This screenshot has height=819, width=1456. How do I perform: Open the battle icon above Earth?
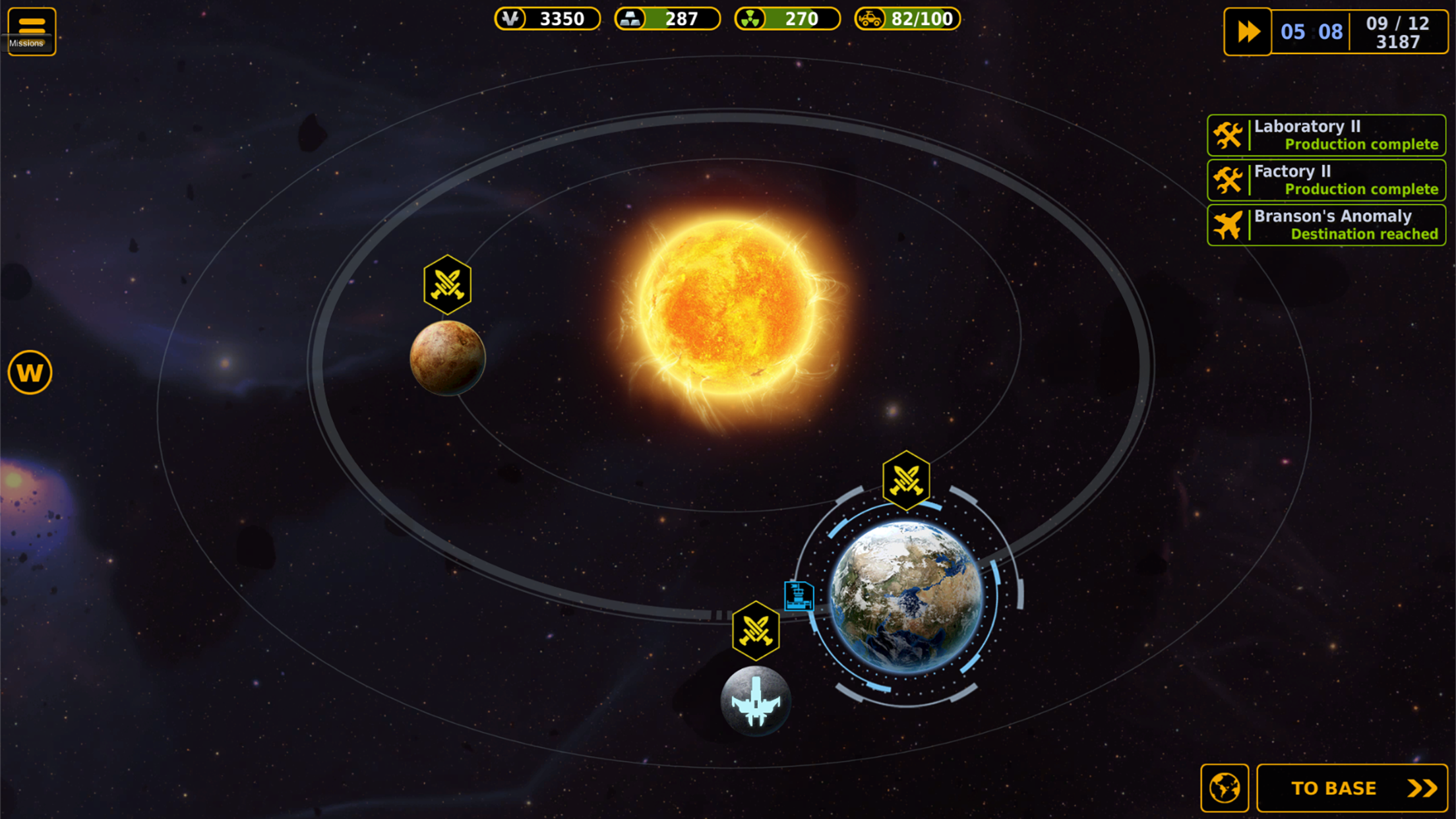coord(906,481)
